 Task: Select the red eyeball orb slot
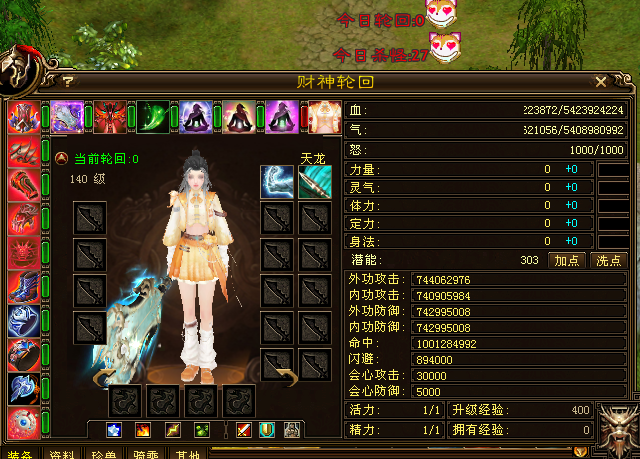click(x=23, y=421)
